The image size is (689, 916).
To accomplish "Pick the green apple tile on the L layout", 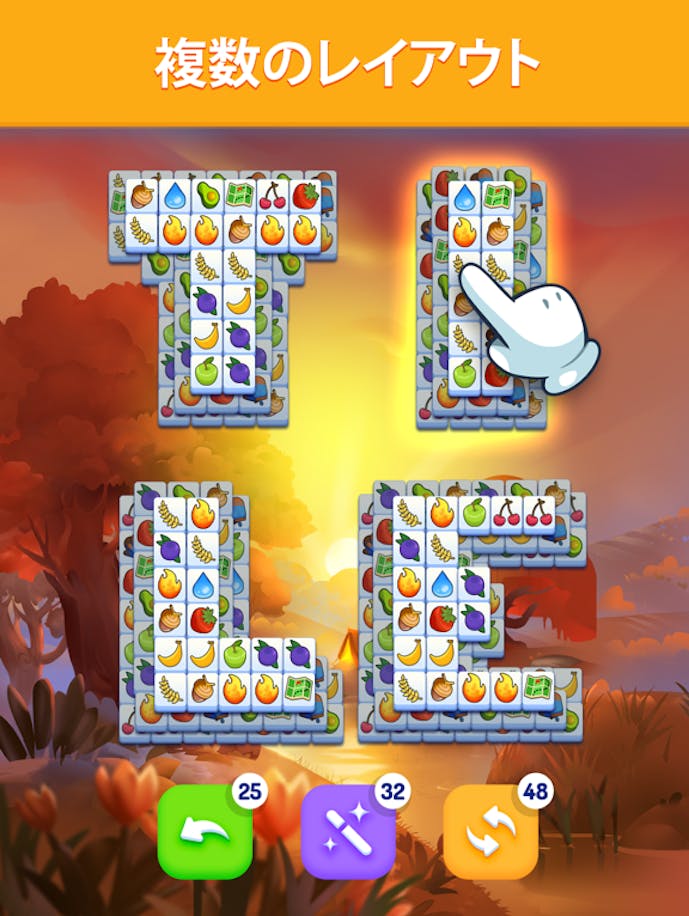I will click(x=235, y=655).
